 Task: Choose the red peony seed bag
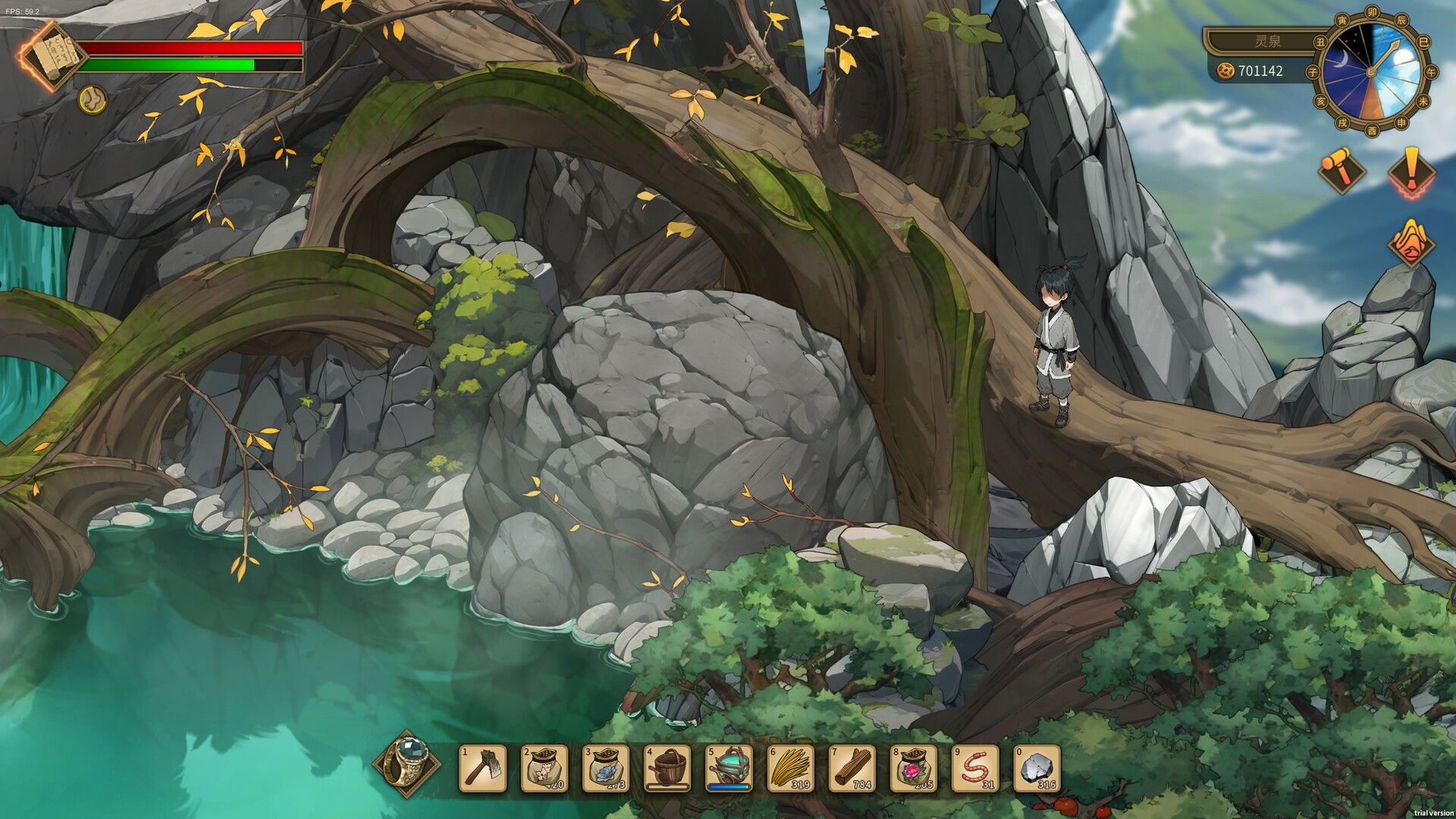pyautogui.click(x=914, y=768)
